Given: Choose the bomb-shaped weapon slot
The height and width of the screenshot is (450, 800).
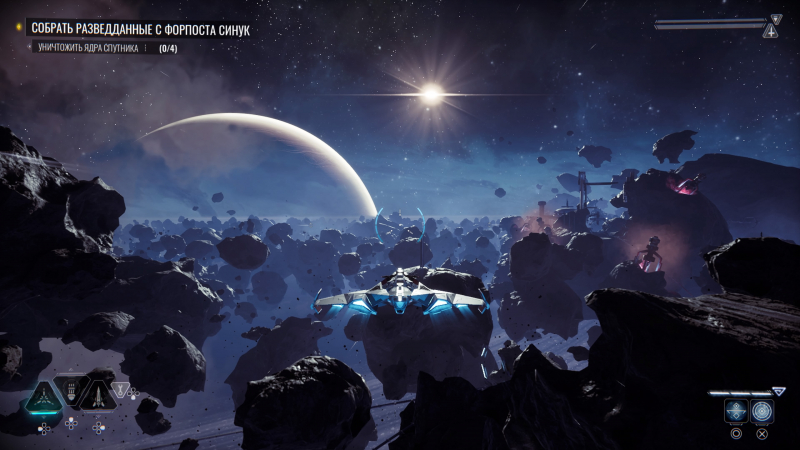Looking at the screenshot, I should coord(72,392).
